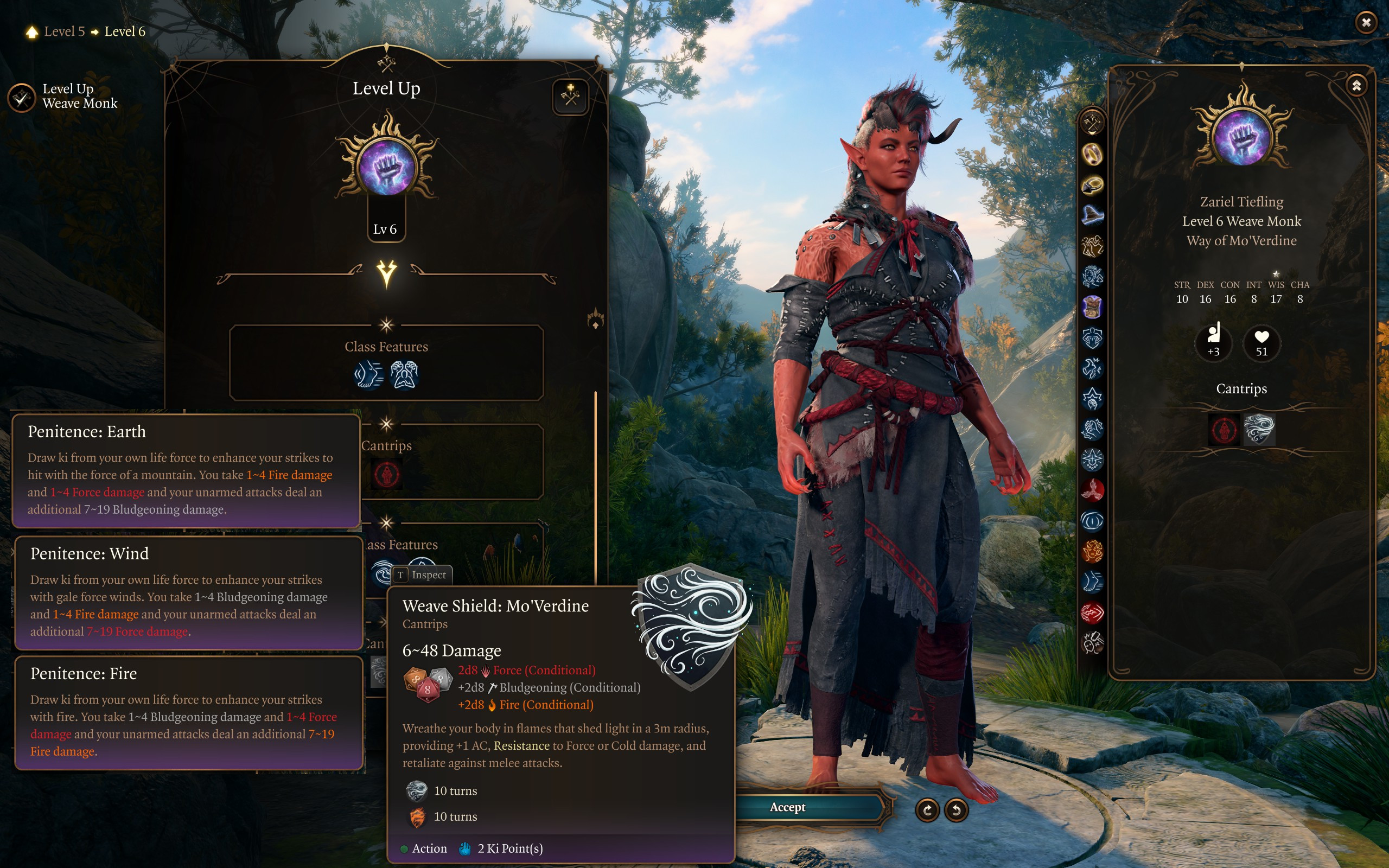Click the crossed hammers icon atop sidebar
1389x868 pixels.
click(1092, 122)
